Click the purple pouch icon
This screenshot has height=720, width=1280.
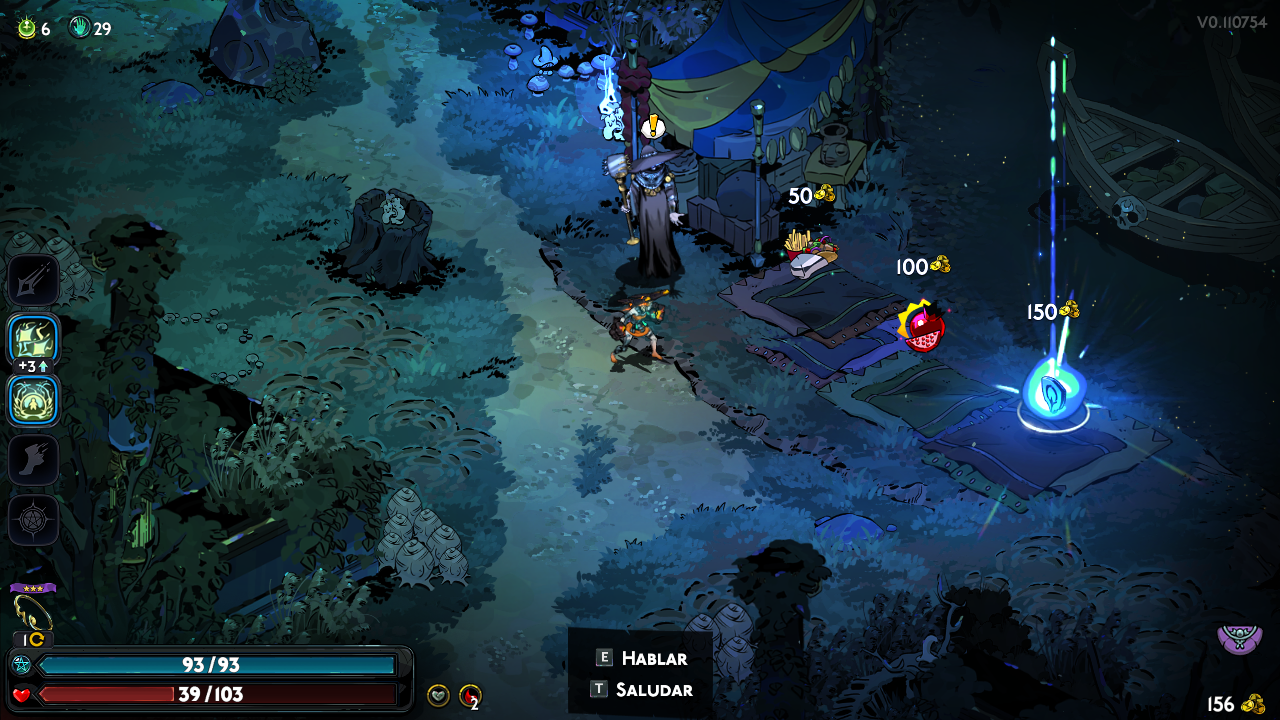point(1239,637)
